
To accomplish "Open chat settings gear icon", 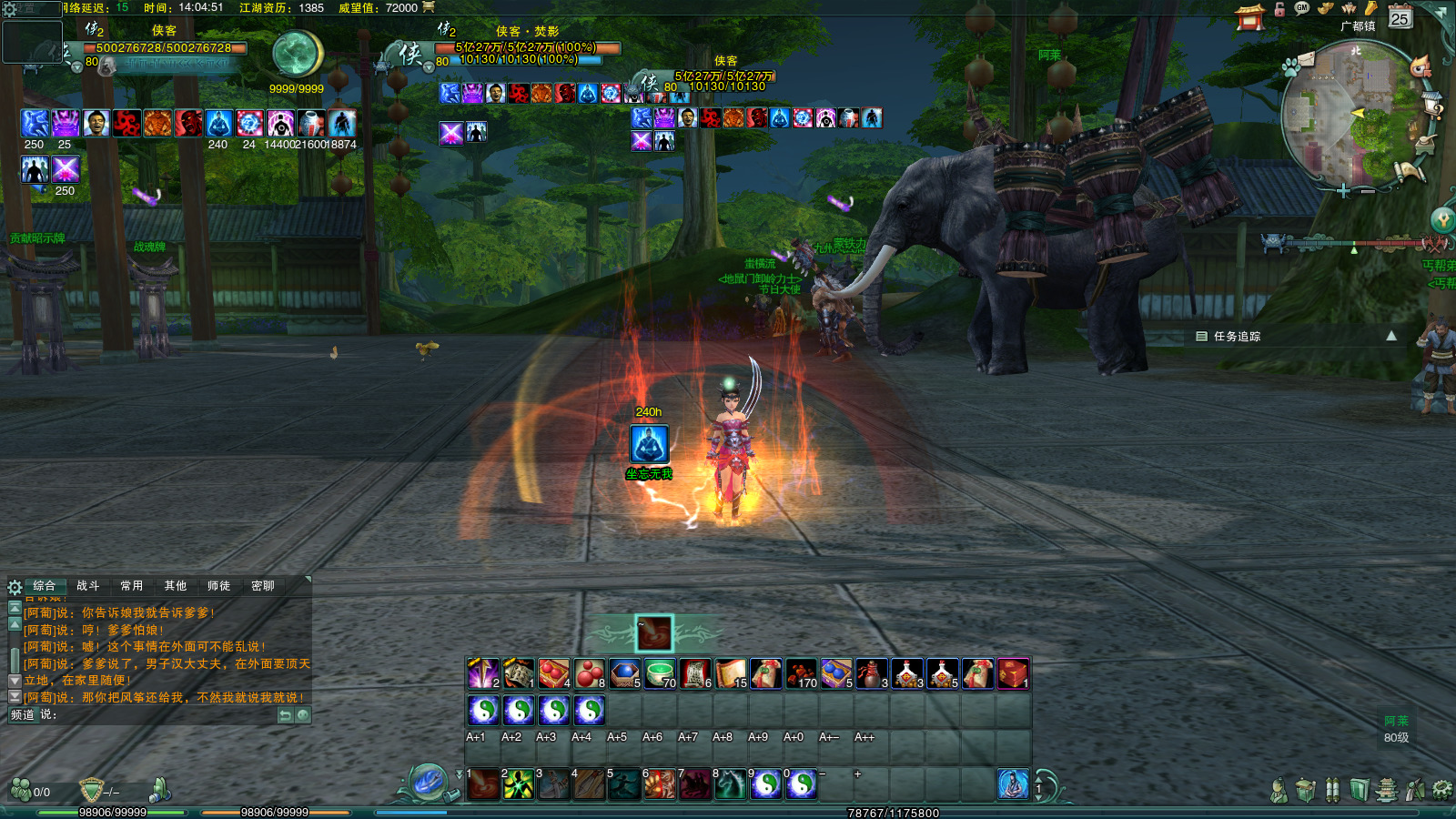I will [15, 587].
